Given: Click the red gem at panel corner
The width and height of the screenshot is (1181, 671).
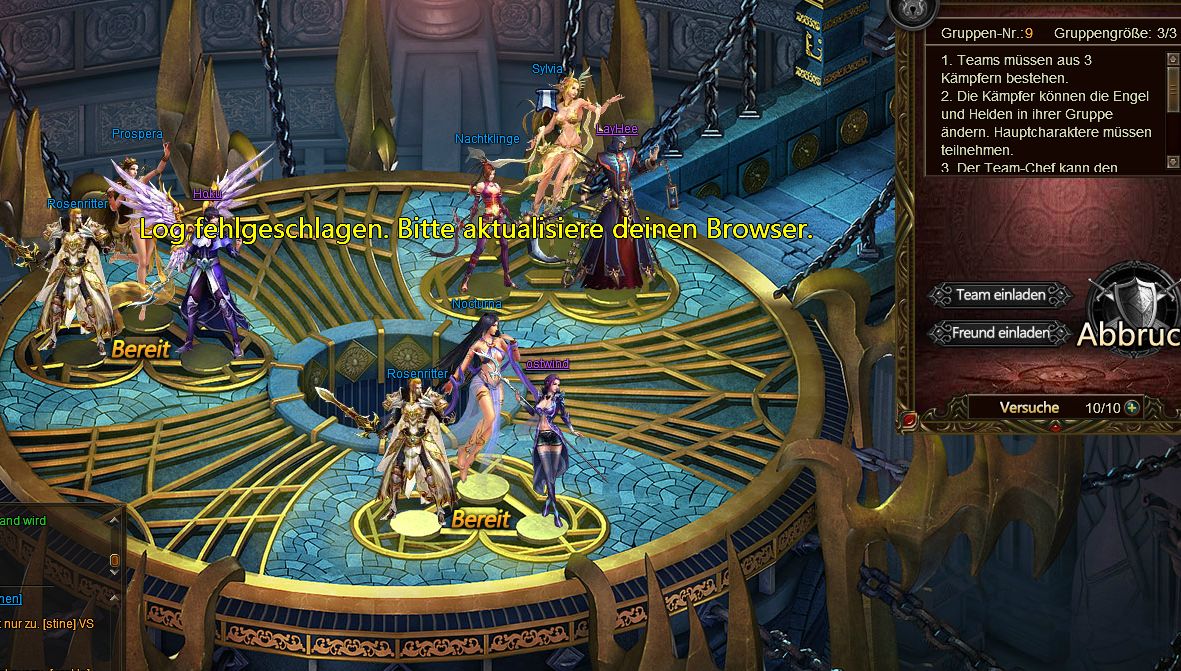Looking at the screenshot, I should pos(909,422).
